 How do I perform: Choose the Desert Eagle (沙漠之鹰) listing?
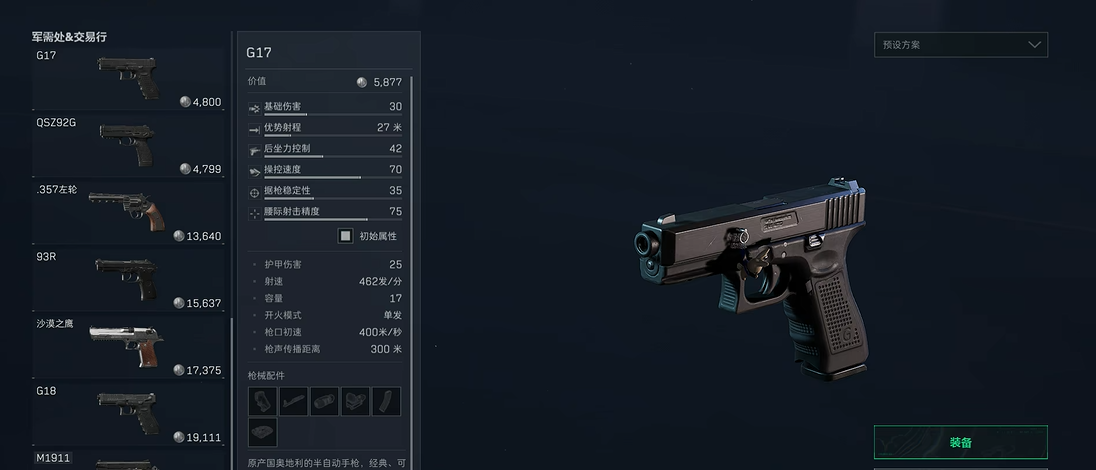coord(128,345)
